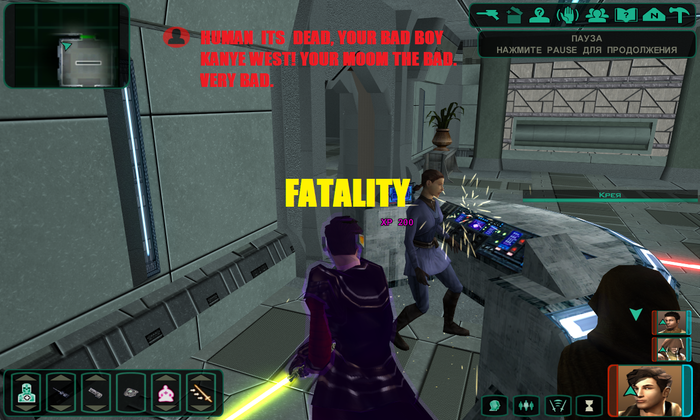
Task: Open the Inventory box icon
Action: coord(515,15)
